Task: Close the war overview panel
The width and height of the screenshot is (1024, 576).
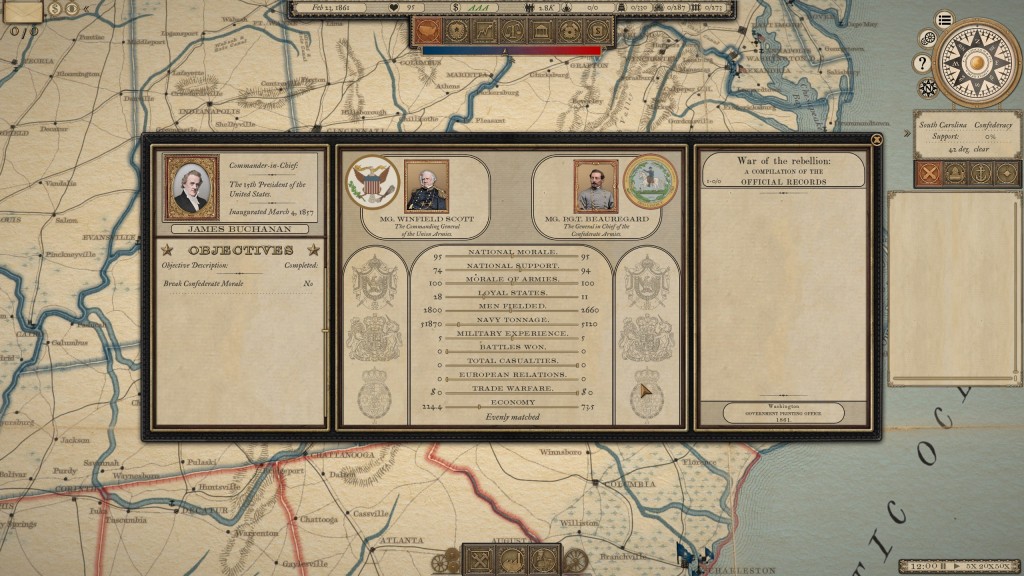Action: 877,140
